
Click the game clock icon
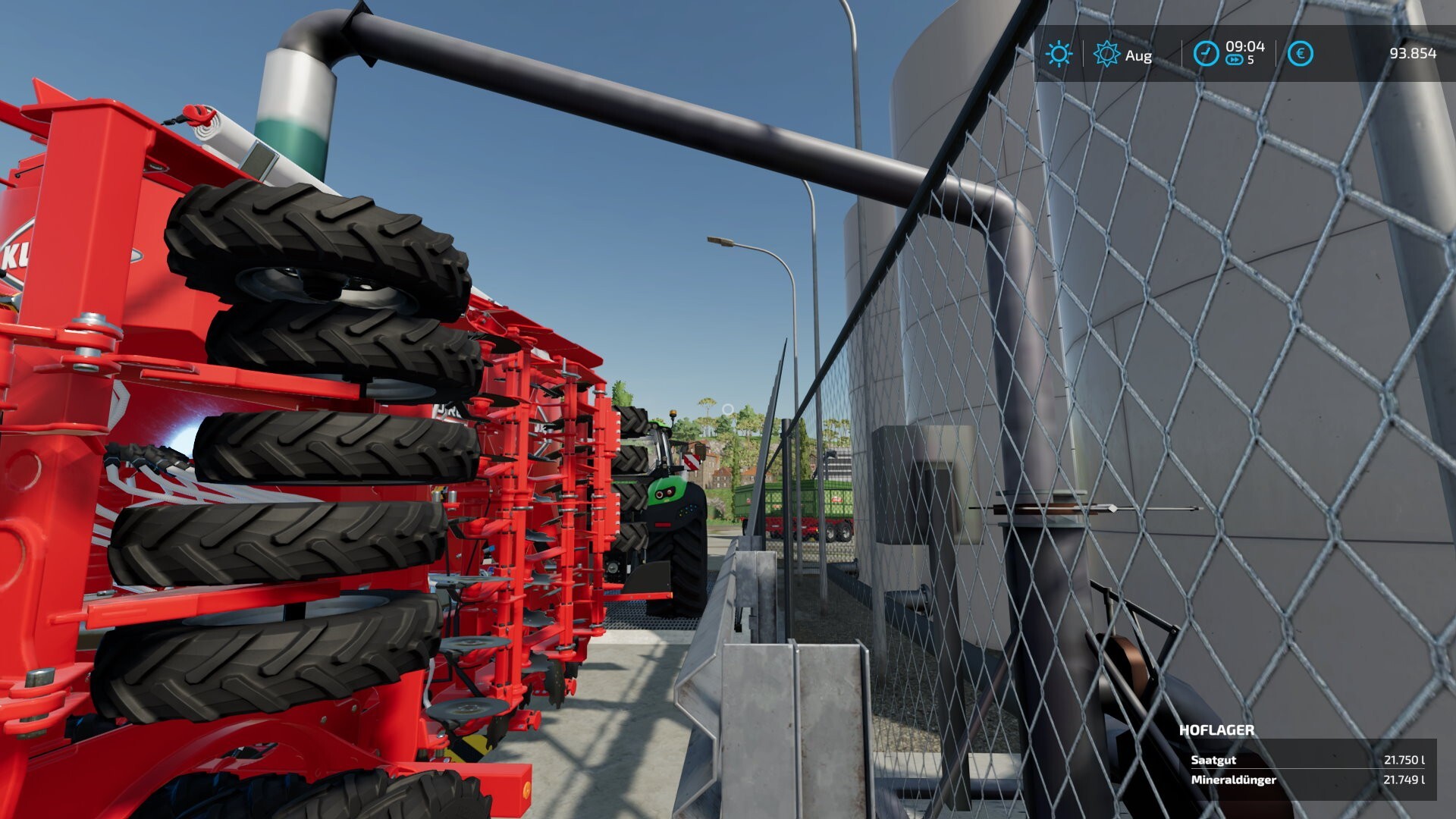click(x=1206, y=54)
